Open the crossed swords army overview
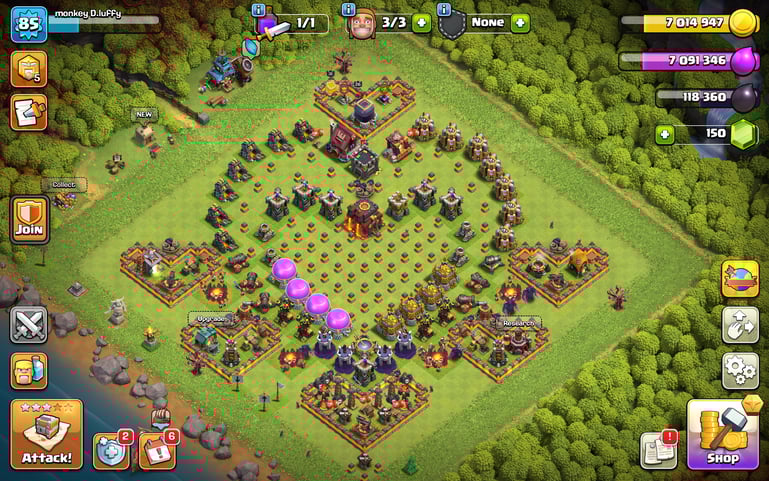The image size is (769, 481). pos(29,325)
